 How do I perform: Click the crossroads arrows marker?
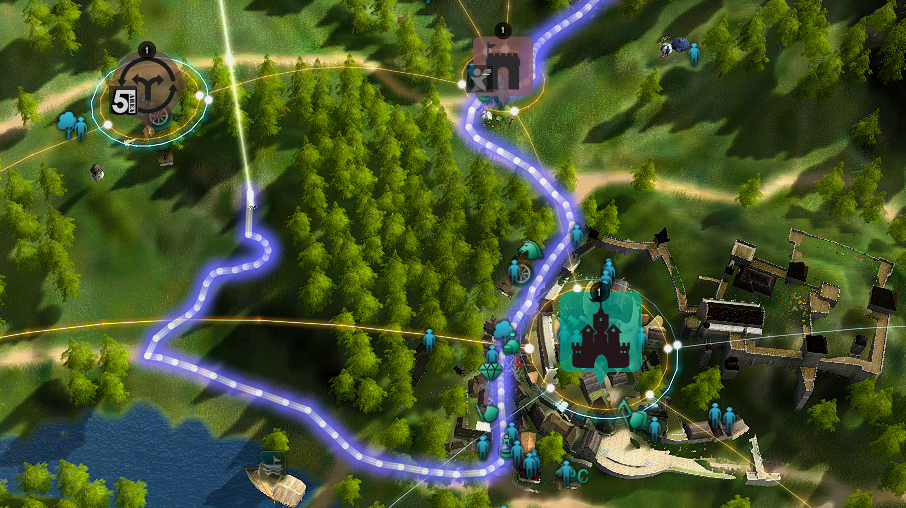point(148,86)
